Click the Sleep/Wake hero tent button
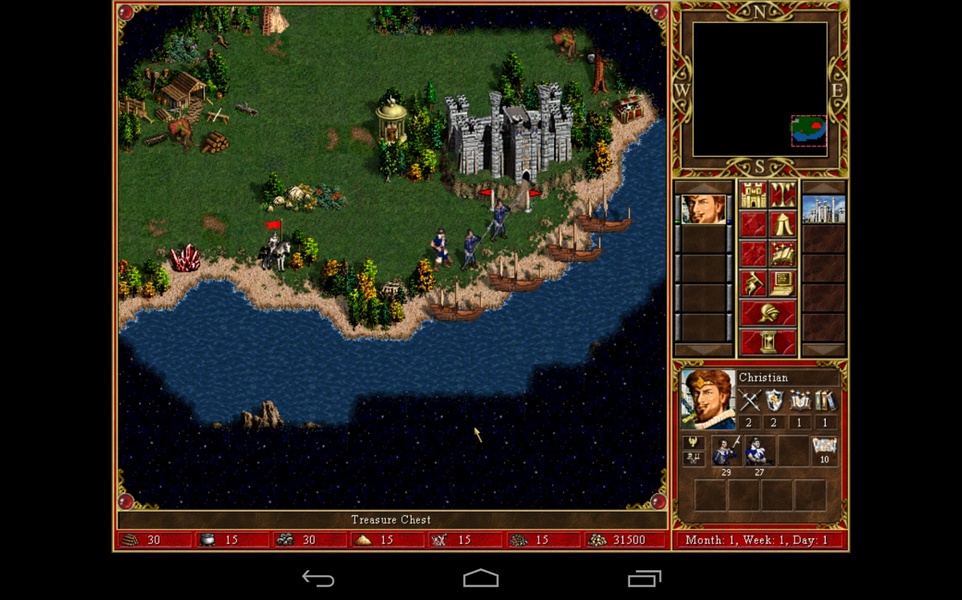The height and width of the screenshot is (600, 962). 783,225
